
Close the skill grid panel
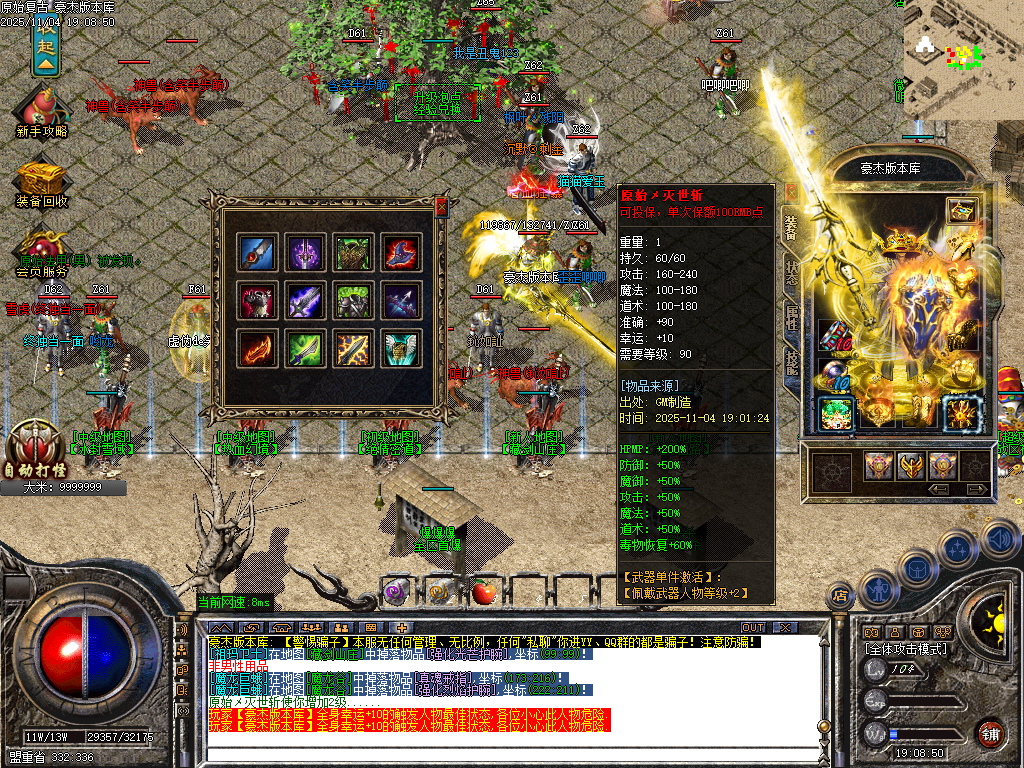(x=441, y=207)
